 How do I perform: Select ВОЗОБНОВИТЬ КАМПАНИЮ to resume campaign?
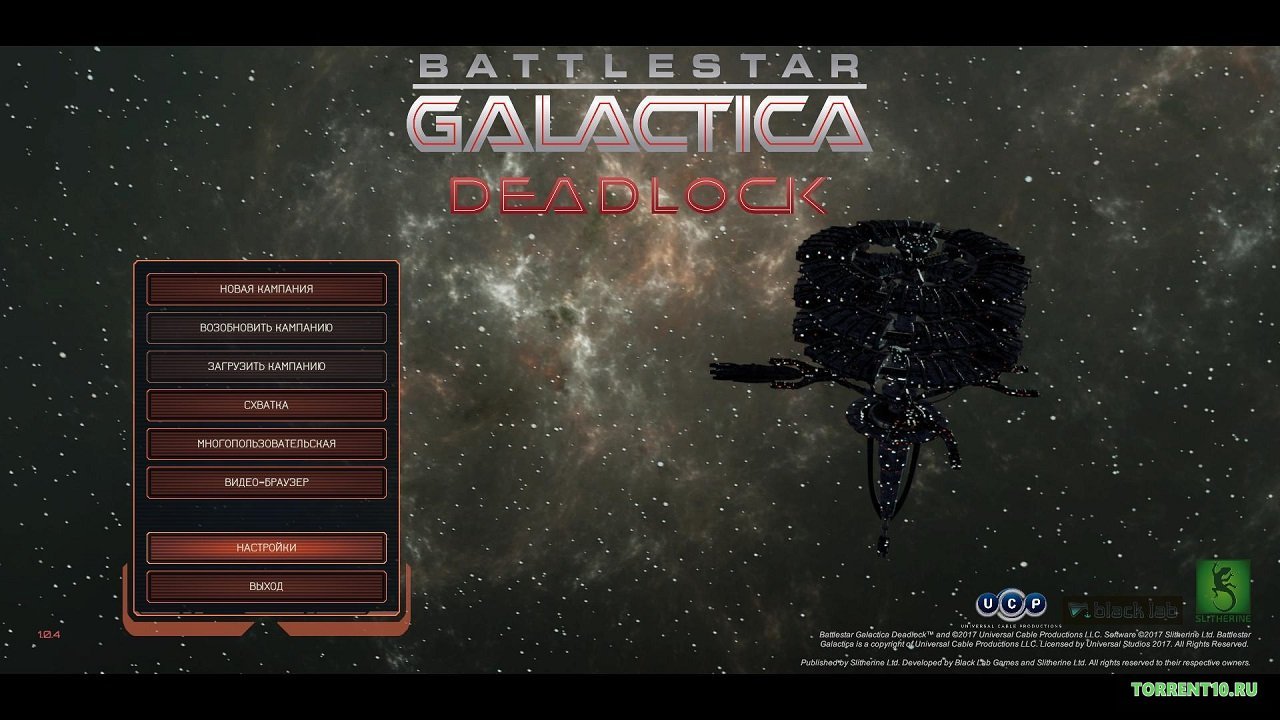pyautogui.click(x=267, y=327)
